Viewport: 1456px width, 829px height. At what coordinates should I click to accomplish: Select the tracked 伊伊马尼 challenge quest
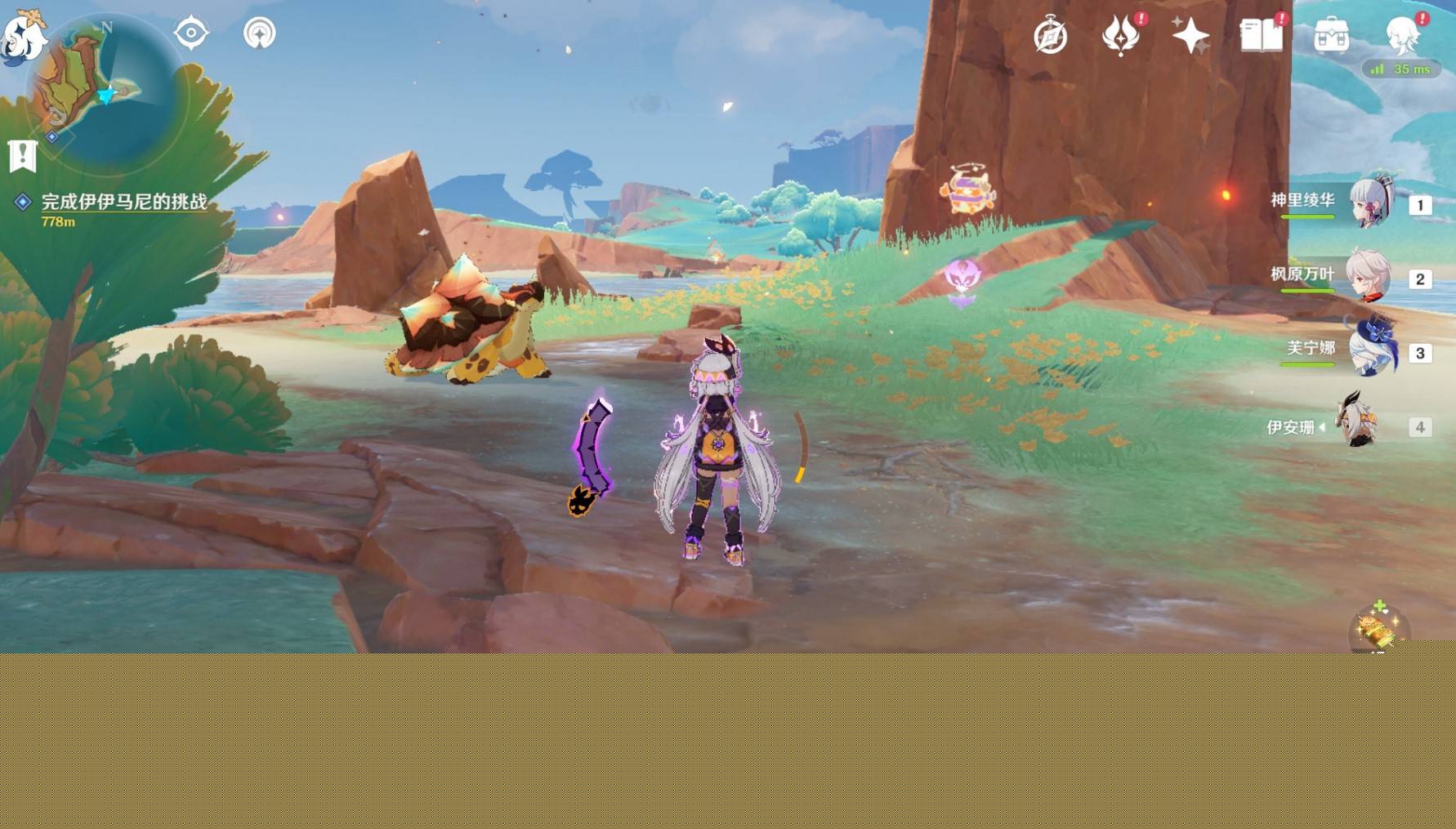click(x=123, y=202)
